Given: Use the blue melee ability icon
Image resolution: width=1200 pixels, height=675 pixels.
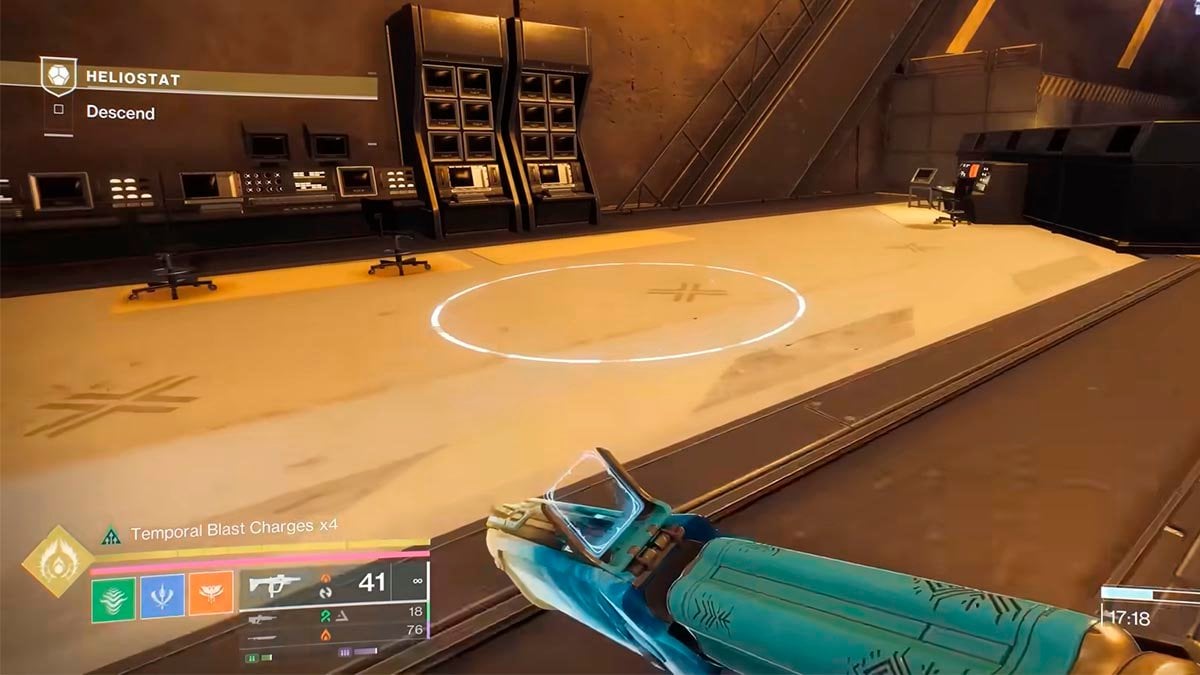Looking at the screenshot, I should click(162, 595).
